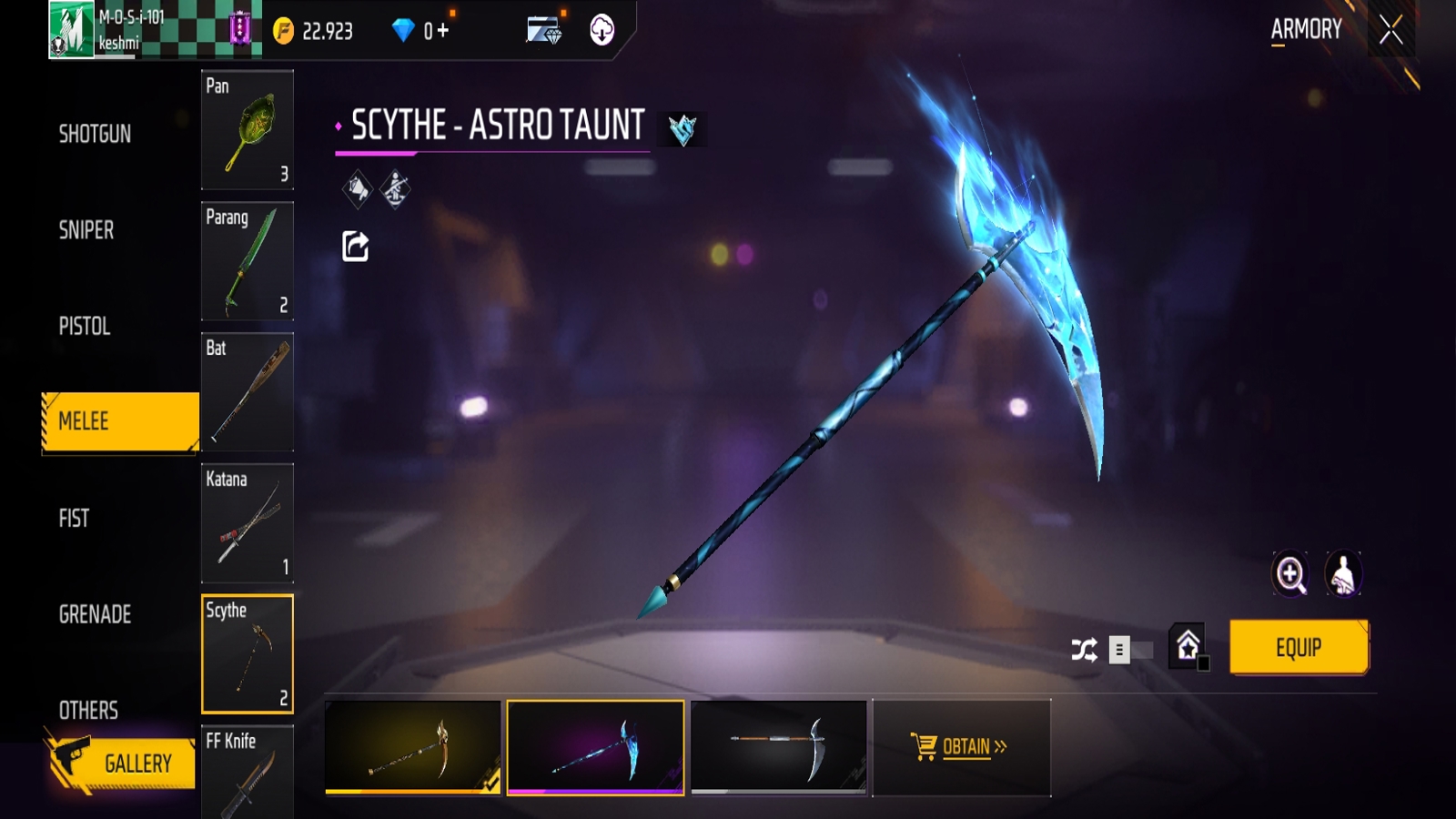Viewport: 1456px width, 819px height.
Task: Switch to the Shotgun category
Action: click(96, 135)
